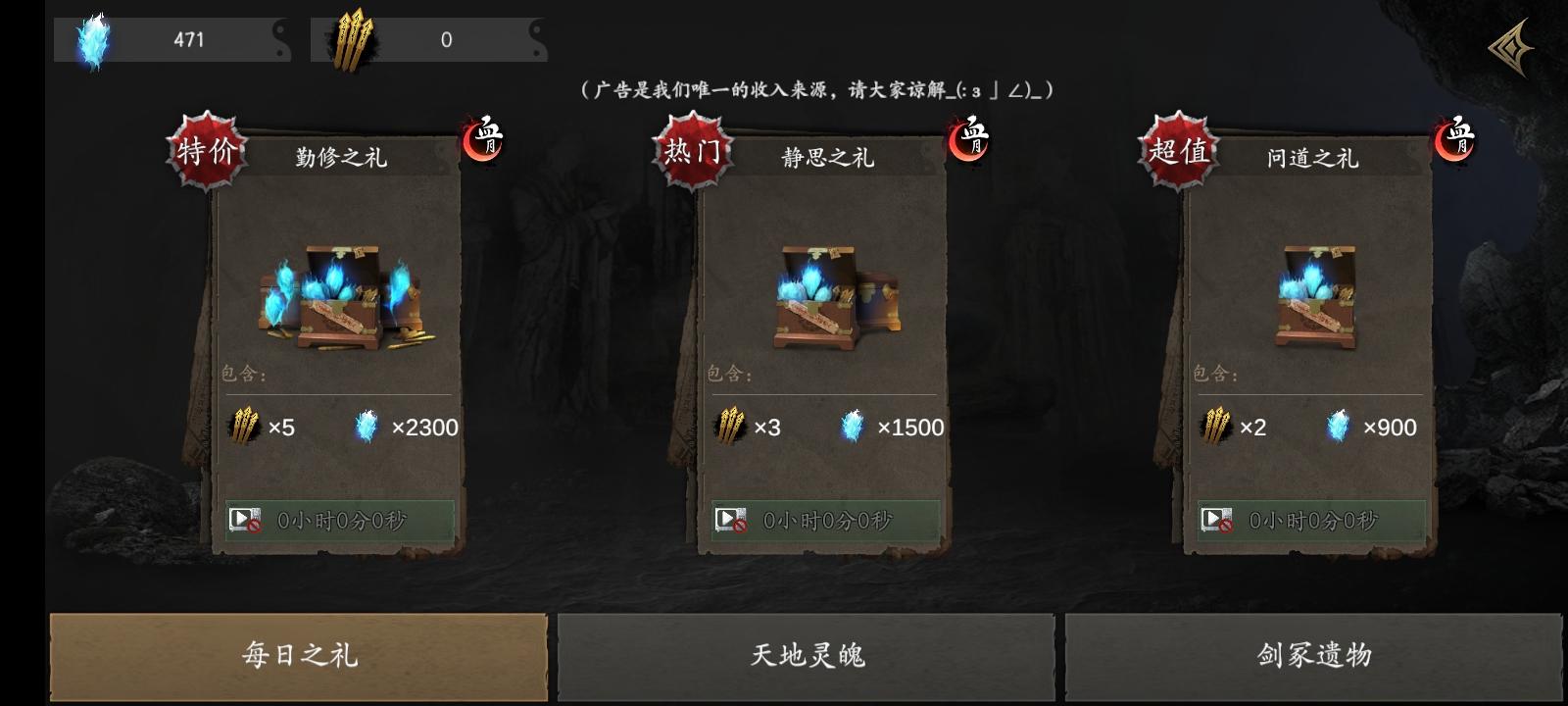Switch to the 天地灵魄 tab
This screenshot has height=706, width=1568.
point(808,656)
